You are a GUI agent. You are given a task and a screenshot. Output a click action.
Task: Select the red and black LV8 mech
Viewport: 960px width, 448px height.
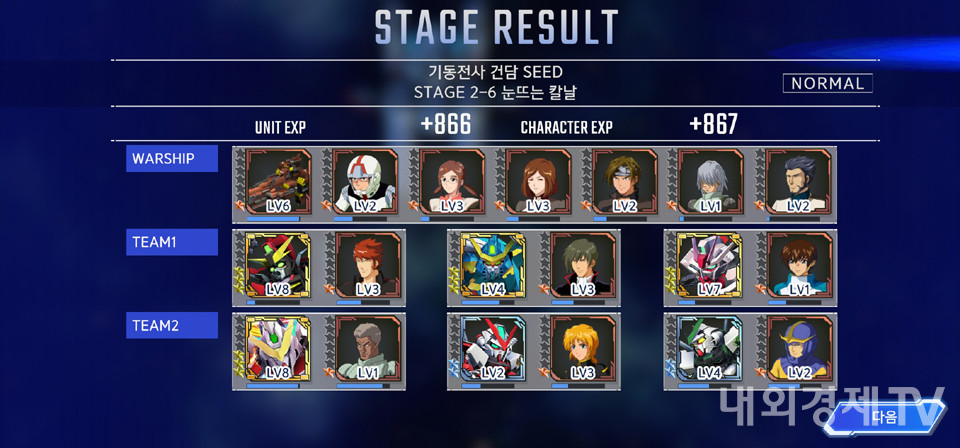pos(279,267)
